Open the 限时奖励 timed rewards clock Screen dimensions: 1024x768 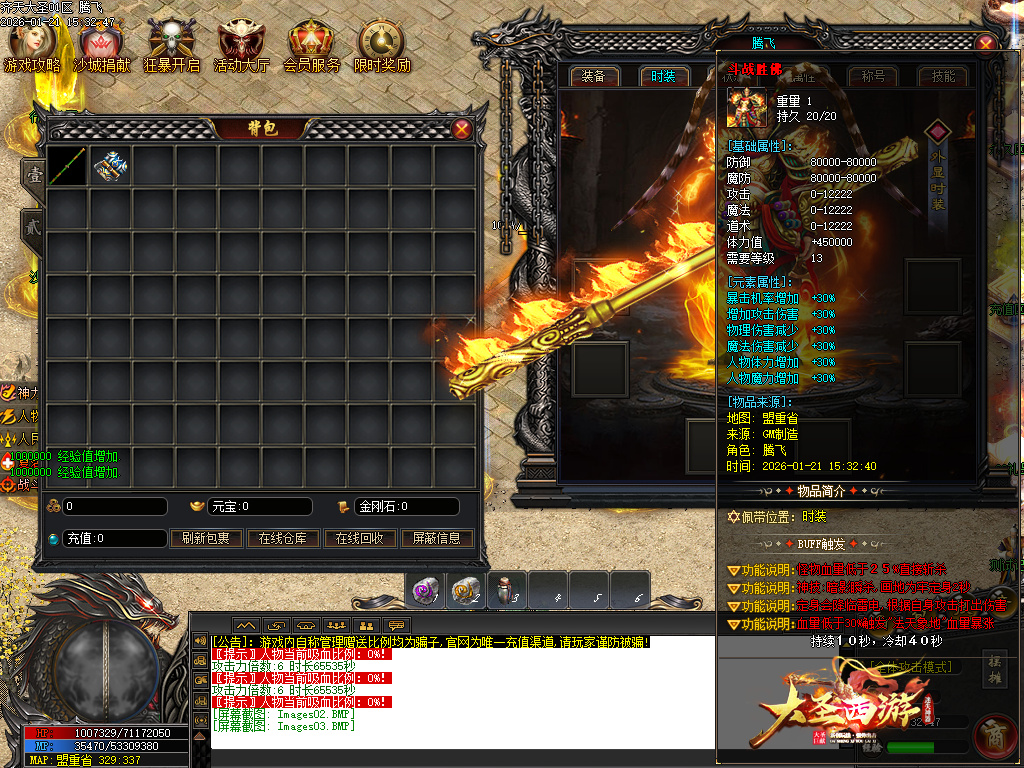point(381,45)
